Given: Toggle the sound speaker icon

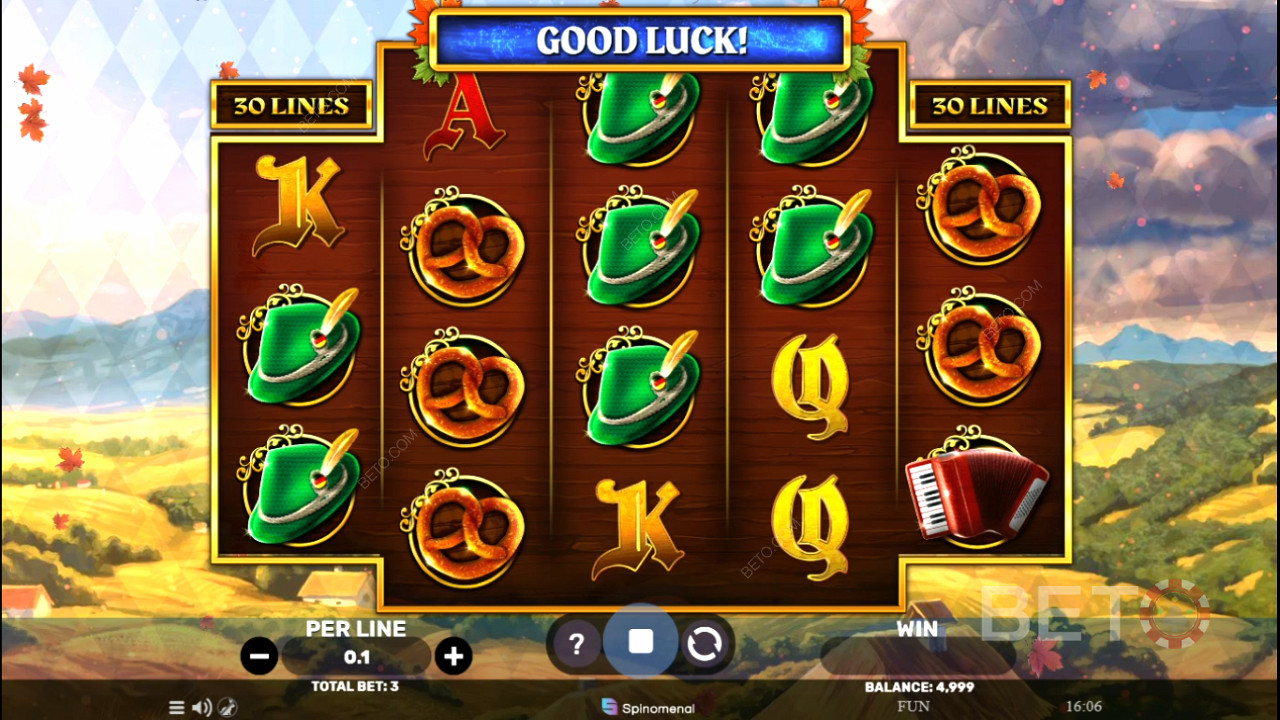Looking at the screenshot, I should point(202,707).
